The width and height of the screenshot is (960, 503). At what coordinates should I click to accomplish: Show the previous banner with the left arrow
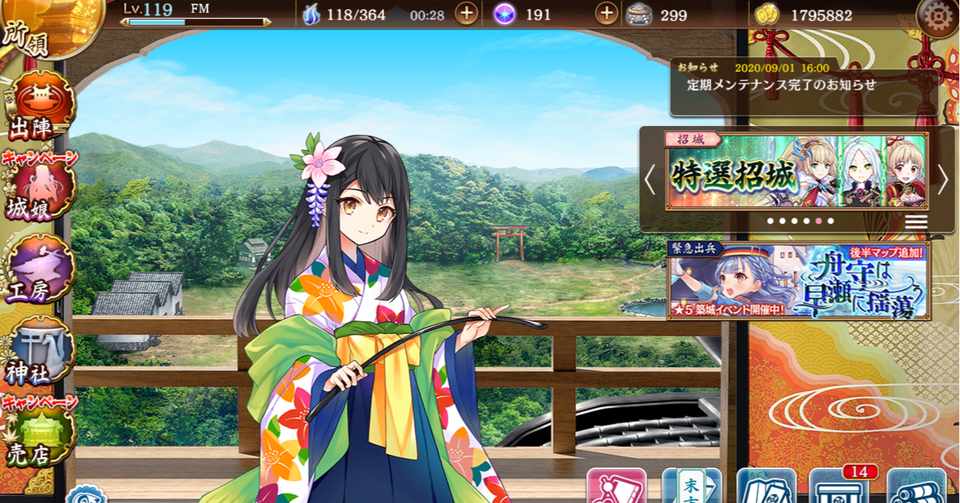pyautogui.click(x=650, y=179)
